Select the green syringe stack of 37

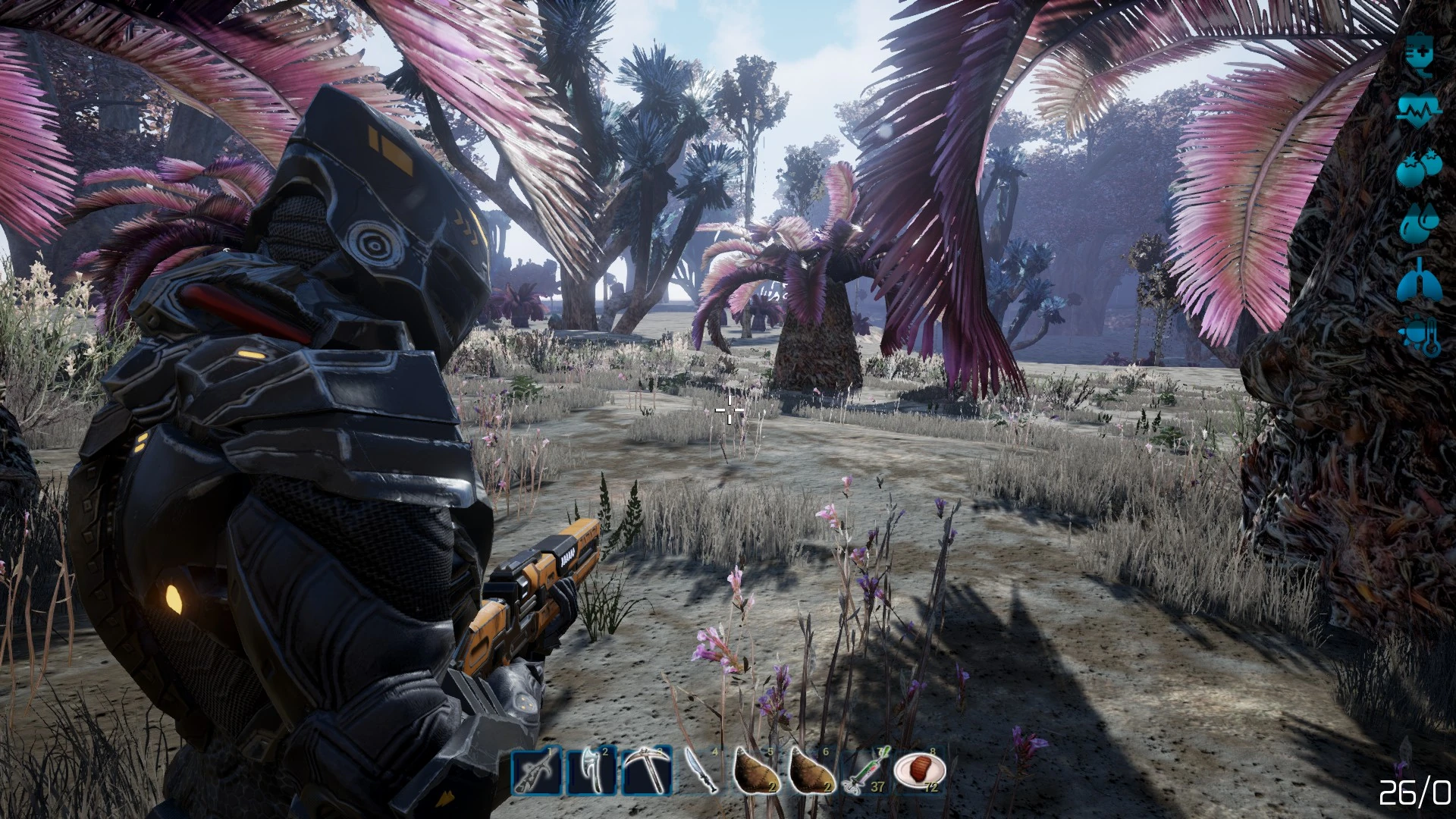pos(866,773)
